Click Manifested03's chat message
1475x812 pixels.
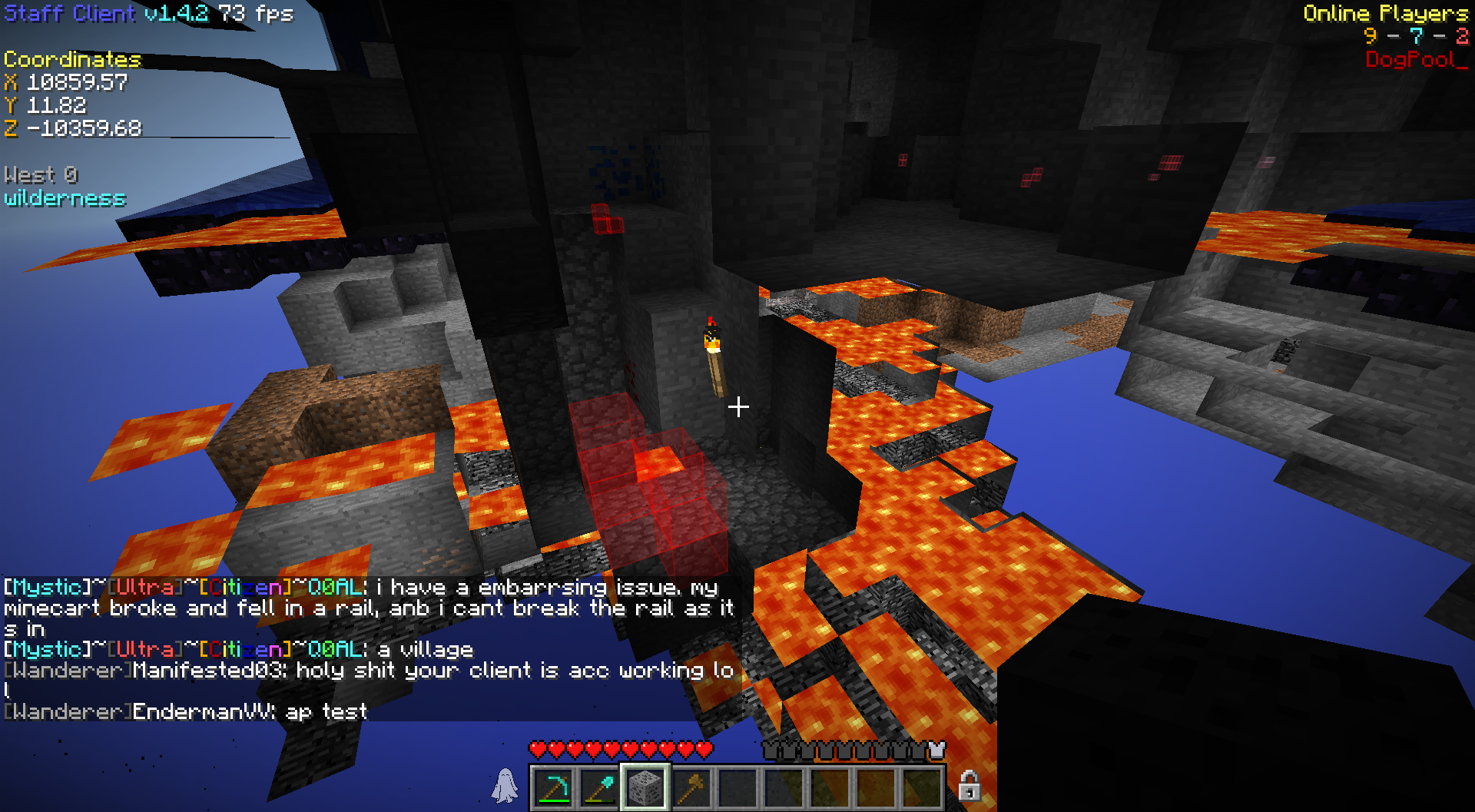[369, 671]
